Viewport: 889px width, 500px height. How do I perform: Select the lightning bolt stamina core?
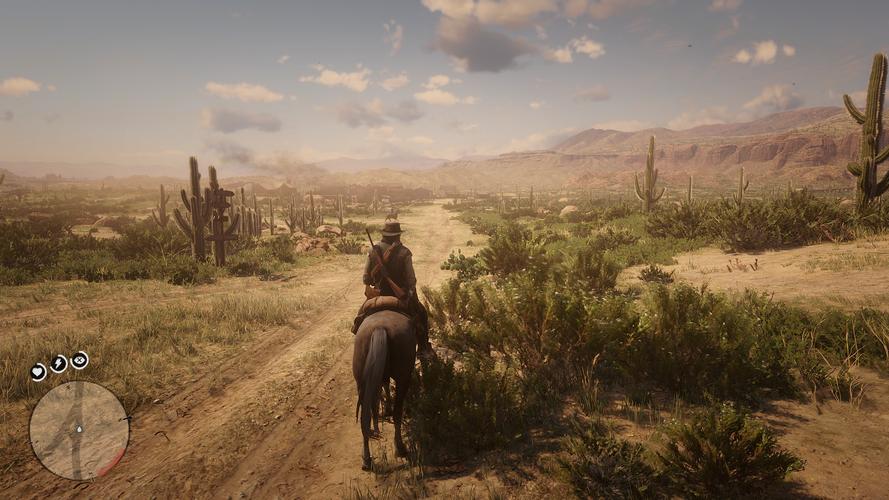pos(59,363)
